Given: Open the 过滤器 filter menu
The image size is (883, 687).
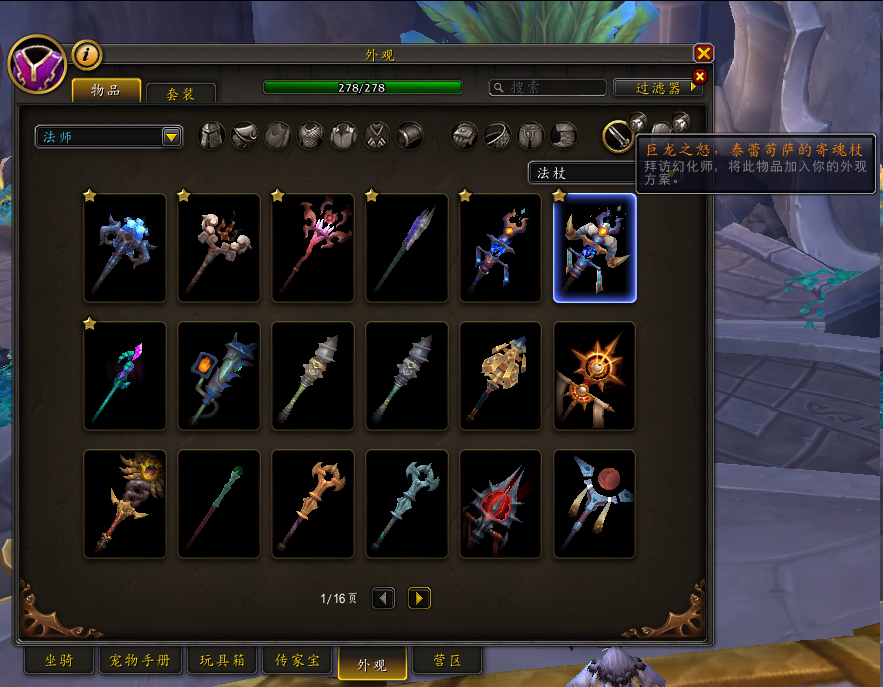Looking at the screenshot, I should pos(657,88).
